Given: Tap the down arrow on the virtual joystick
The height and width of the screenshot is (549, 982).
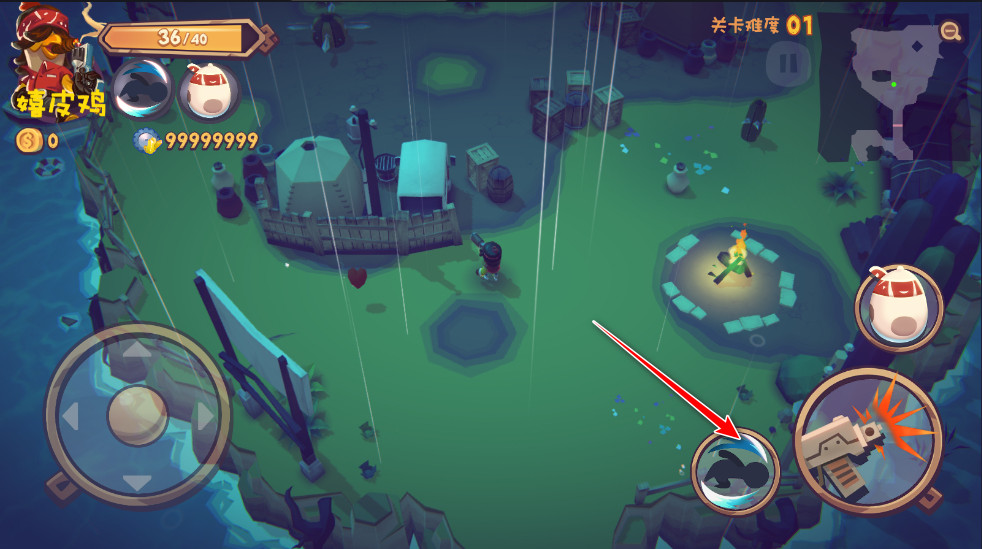Looking at the screenshot, I should tap(137, 482).
